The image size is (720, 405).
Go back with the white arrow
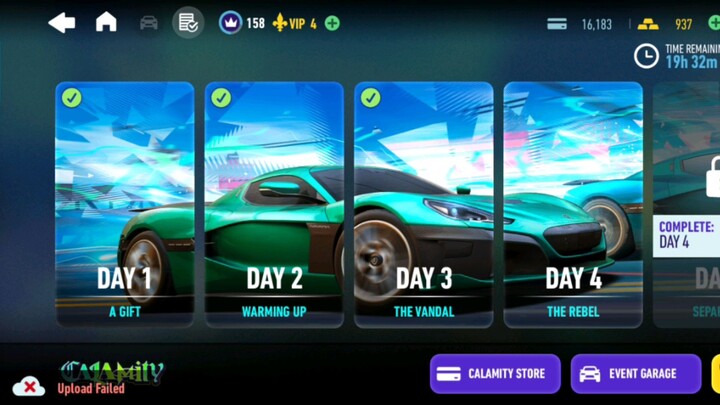62,23
